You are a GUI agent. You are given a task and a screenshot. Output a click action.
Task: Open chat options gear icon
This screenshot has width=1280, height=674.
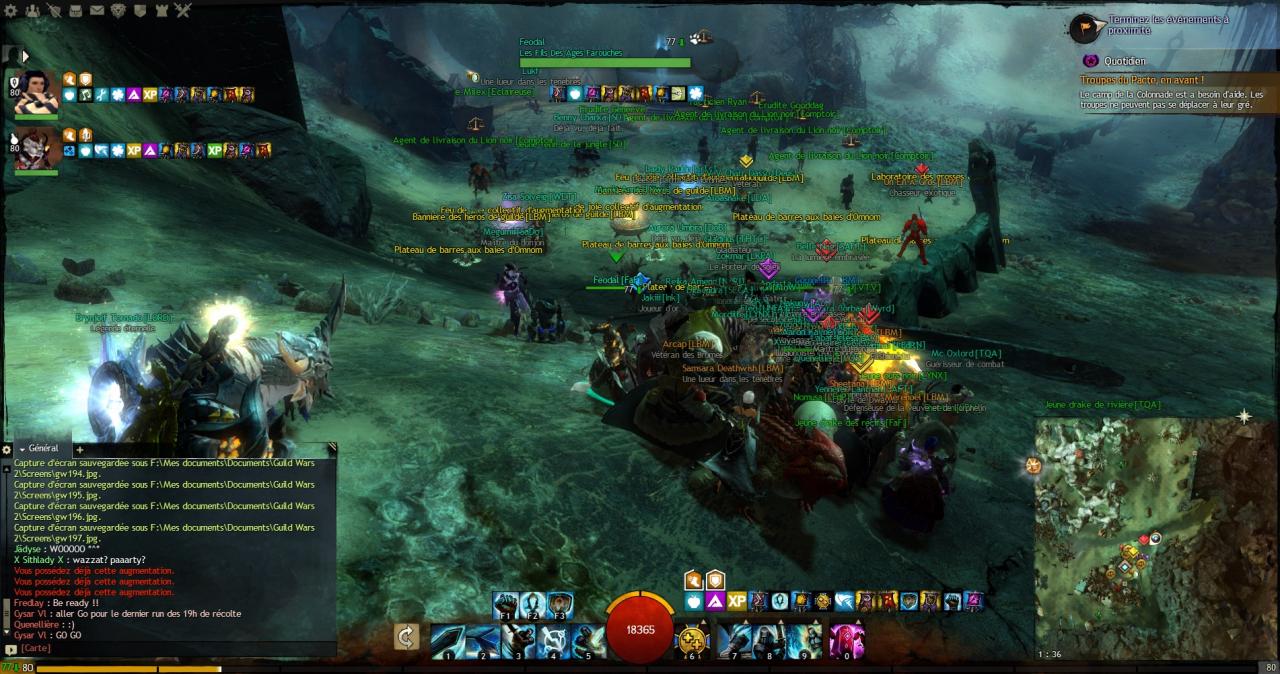pos(6,449)
